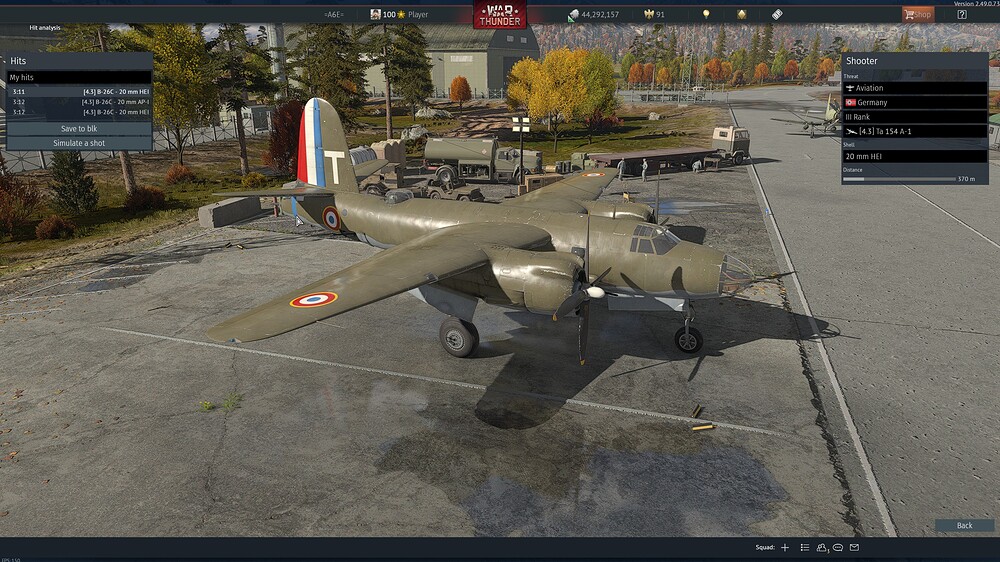Screen dimensions: 1000x562
Task: Open the chat speech bubble icon
Action: coord(838,548)
